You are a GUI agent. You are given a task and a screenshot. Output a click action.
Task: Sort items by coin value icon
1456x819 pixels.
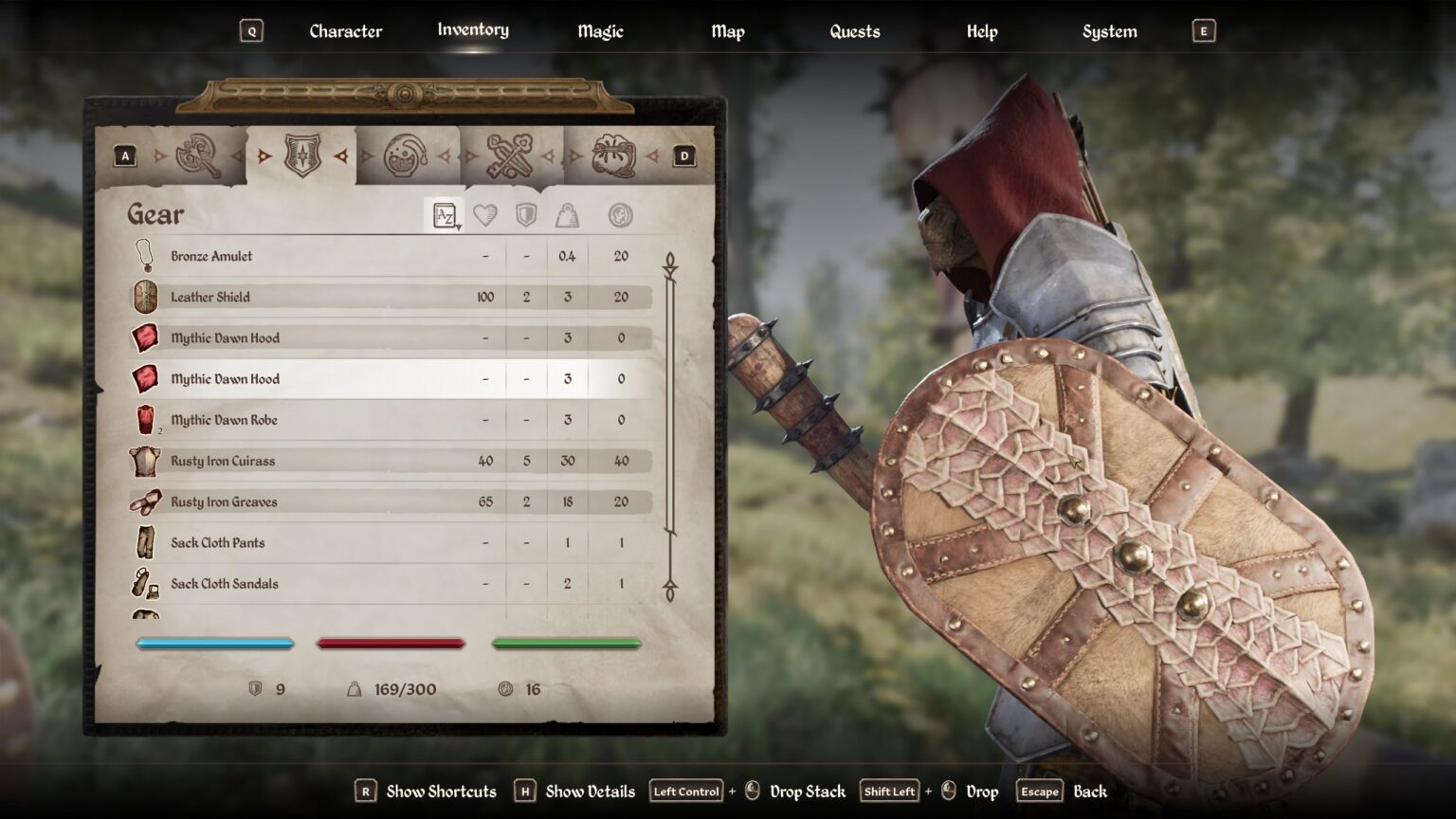click(x=619, y=214)
